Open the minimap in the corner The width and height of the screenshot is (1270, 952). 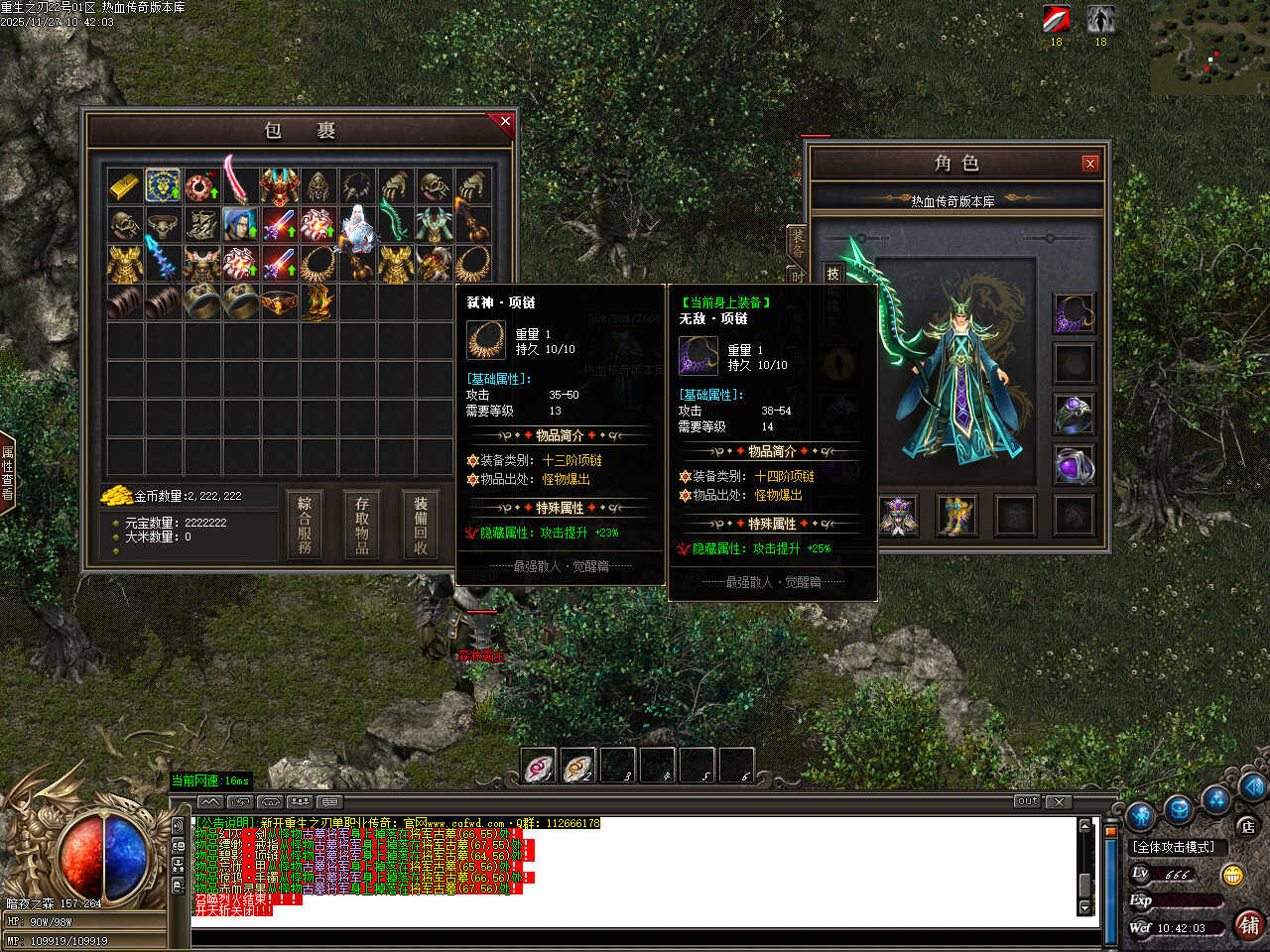click(x=1210, y=50)
